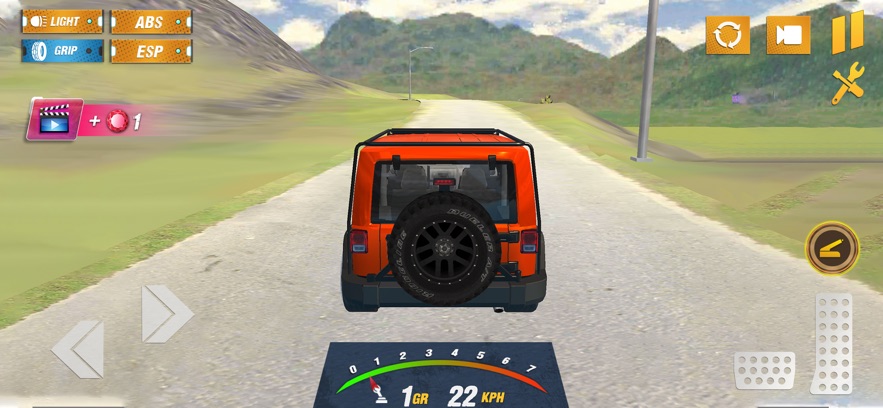883x408 pixels.
Task: Toggle the ABS assist button
Action: pos(150,21)
